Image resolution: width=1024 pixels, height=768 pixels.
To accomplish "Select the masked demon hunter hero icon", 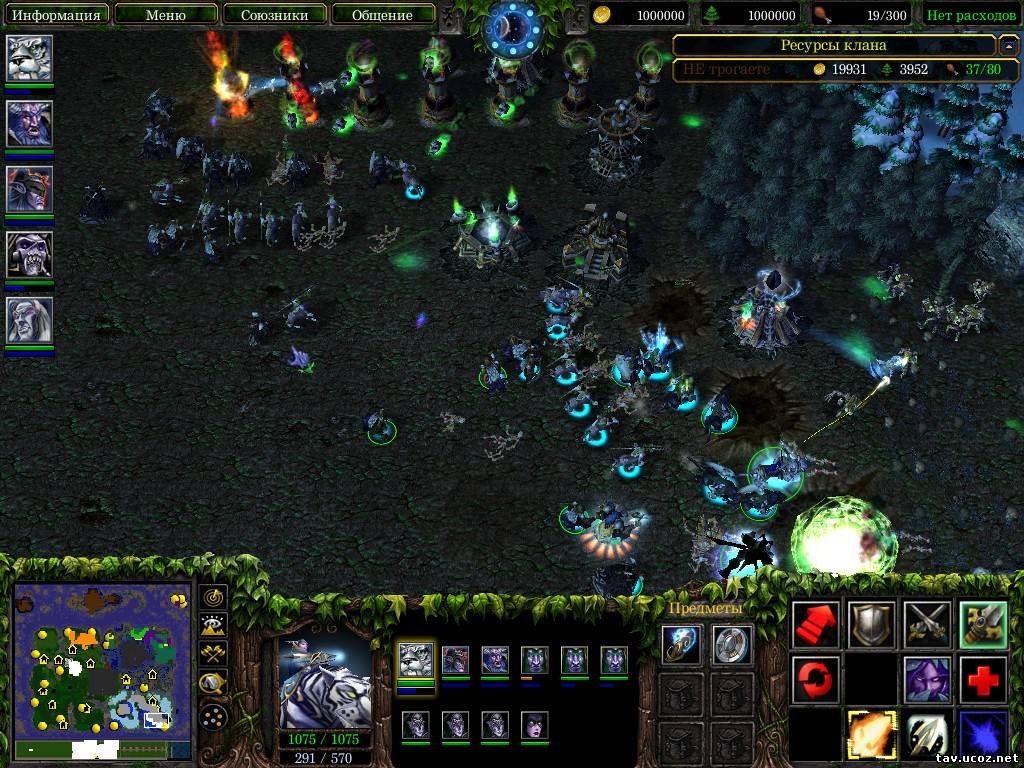I will point(29,189).
